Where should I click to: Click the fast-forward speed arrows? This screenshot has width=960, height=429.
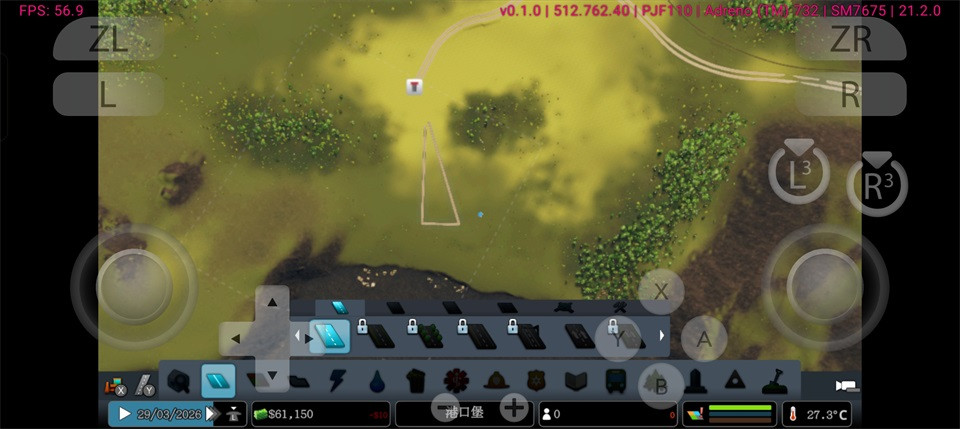point(211,413)
